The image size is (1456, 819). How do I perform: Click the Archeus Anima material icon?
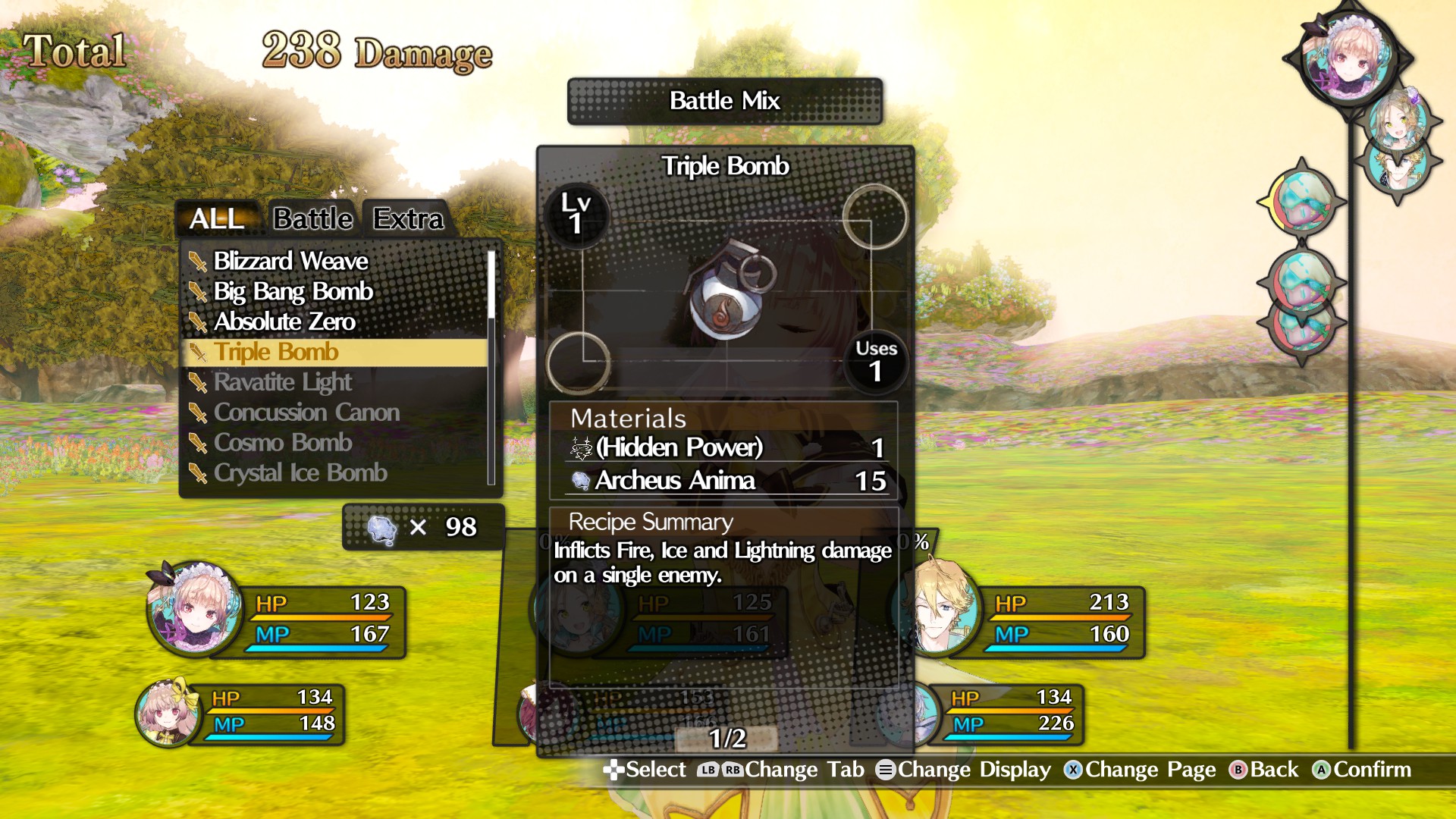[x=581, y=481]
